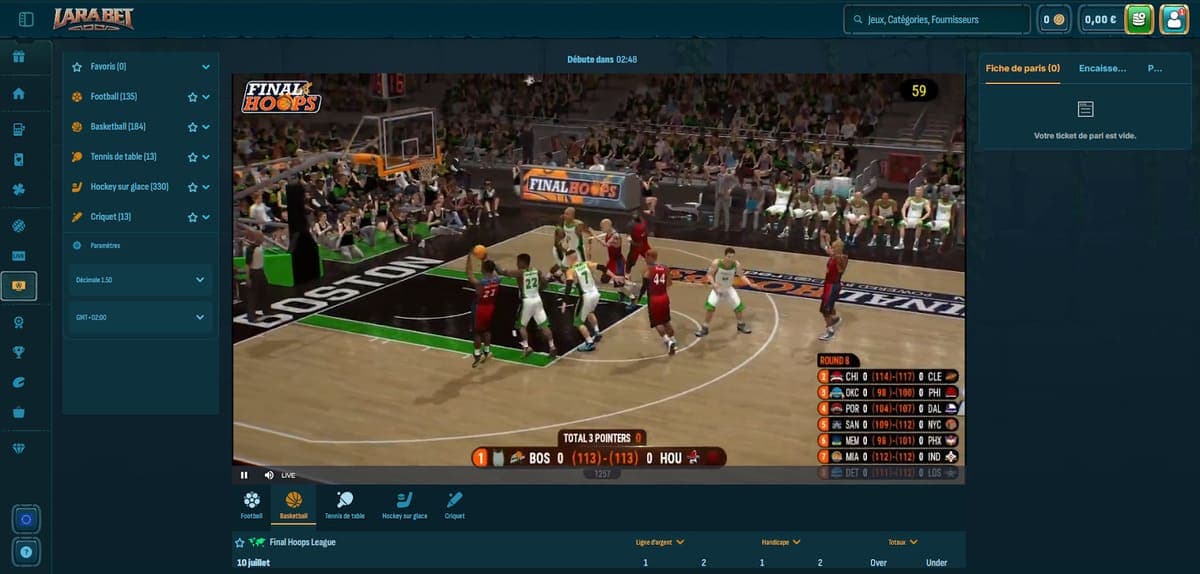Image resolution: width=1200 pixels, height=574 pixels.
Task: Open the Totaux market dropdown
Action: click(903, 542)
